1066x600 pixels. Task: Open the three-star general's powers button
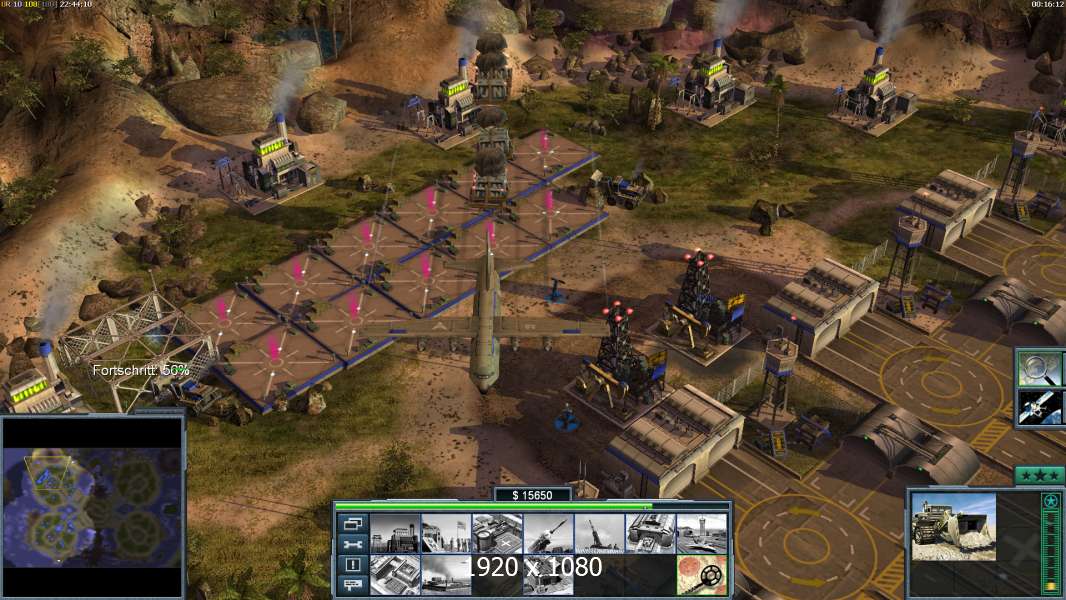[x=1038, y=475]
